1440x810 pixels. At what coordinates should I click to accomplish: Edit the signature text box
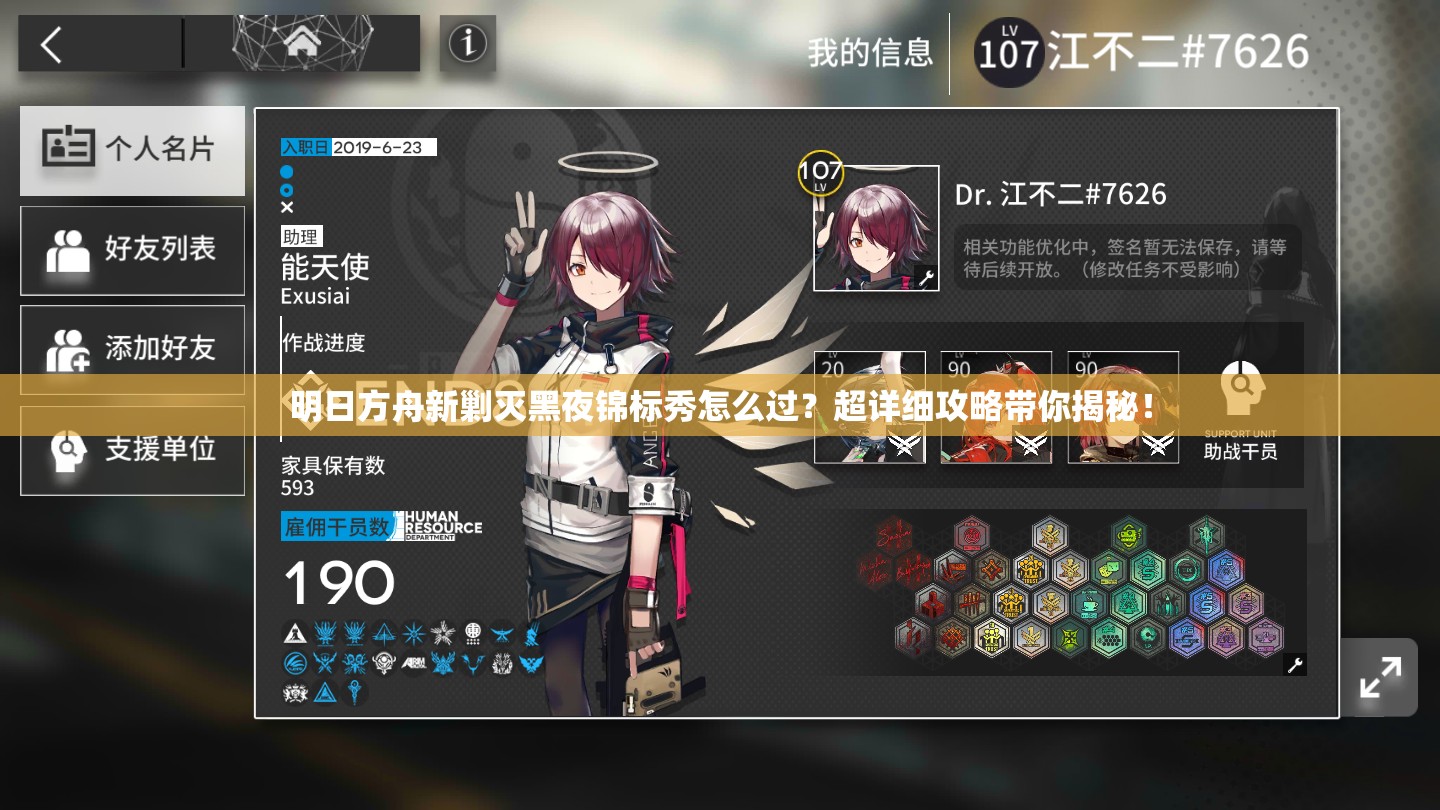click(1127, 258)
